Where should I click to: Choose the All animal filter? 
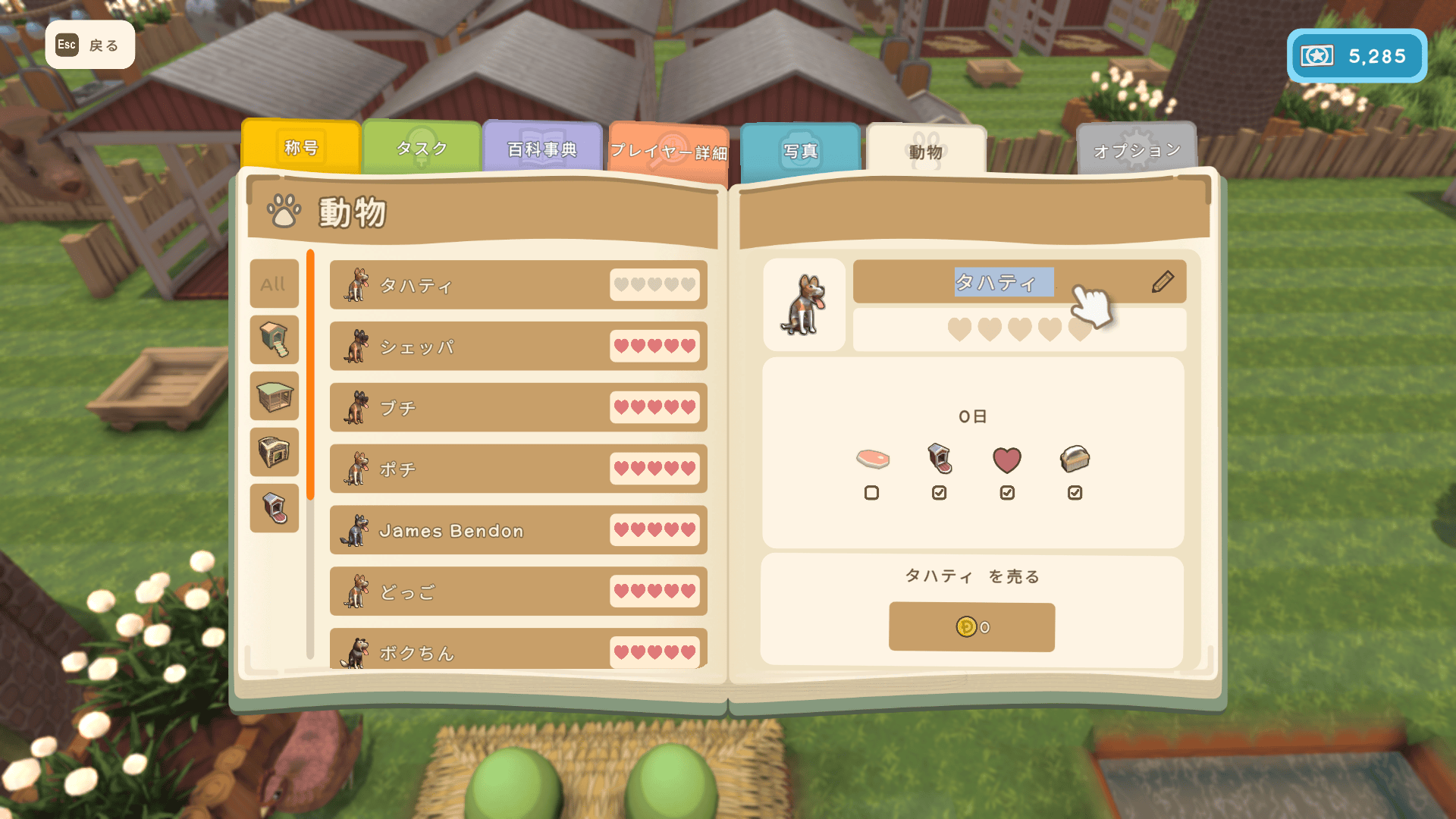tap(274, 284)
